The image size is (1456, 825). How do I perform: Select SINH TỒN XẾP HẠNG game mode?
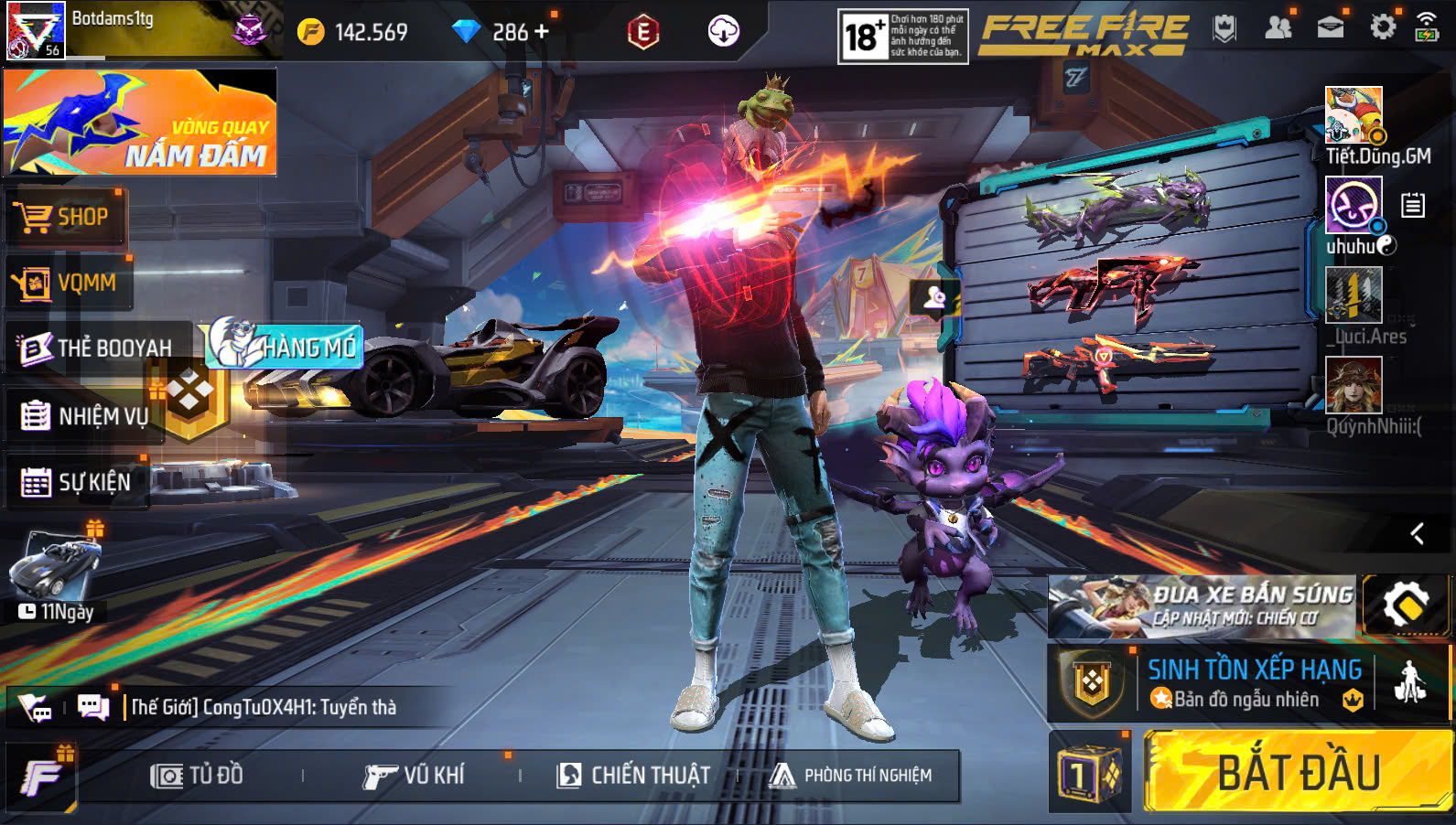pos(1254,683)
